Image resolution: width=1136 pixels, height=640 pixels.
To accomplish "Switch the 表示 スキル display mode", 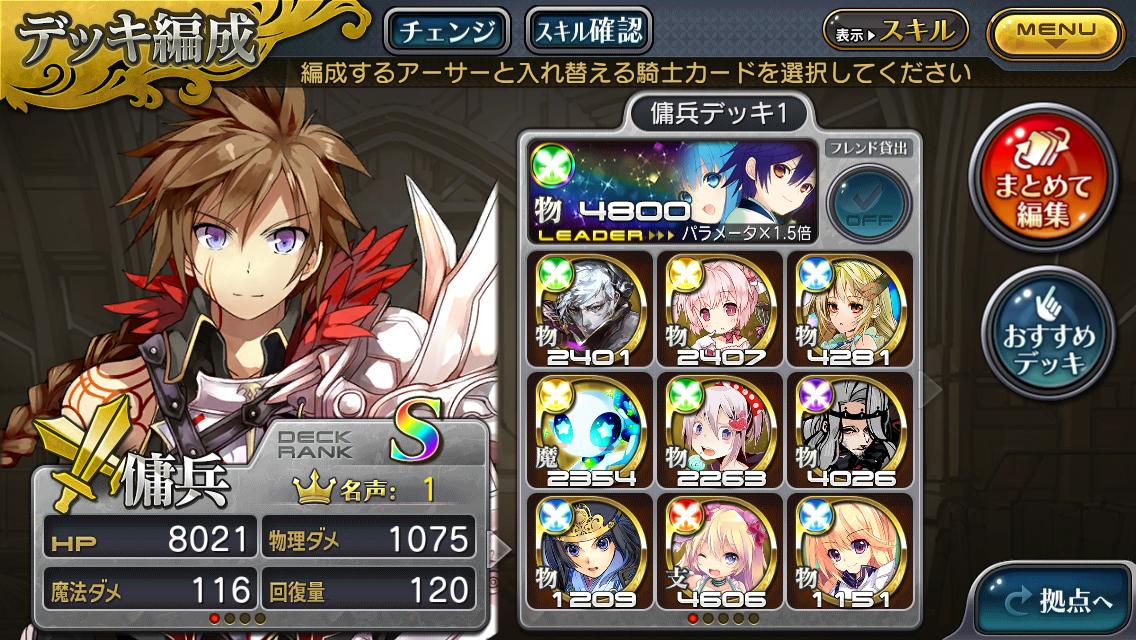I will point(895,31).
